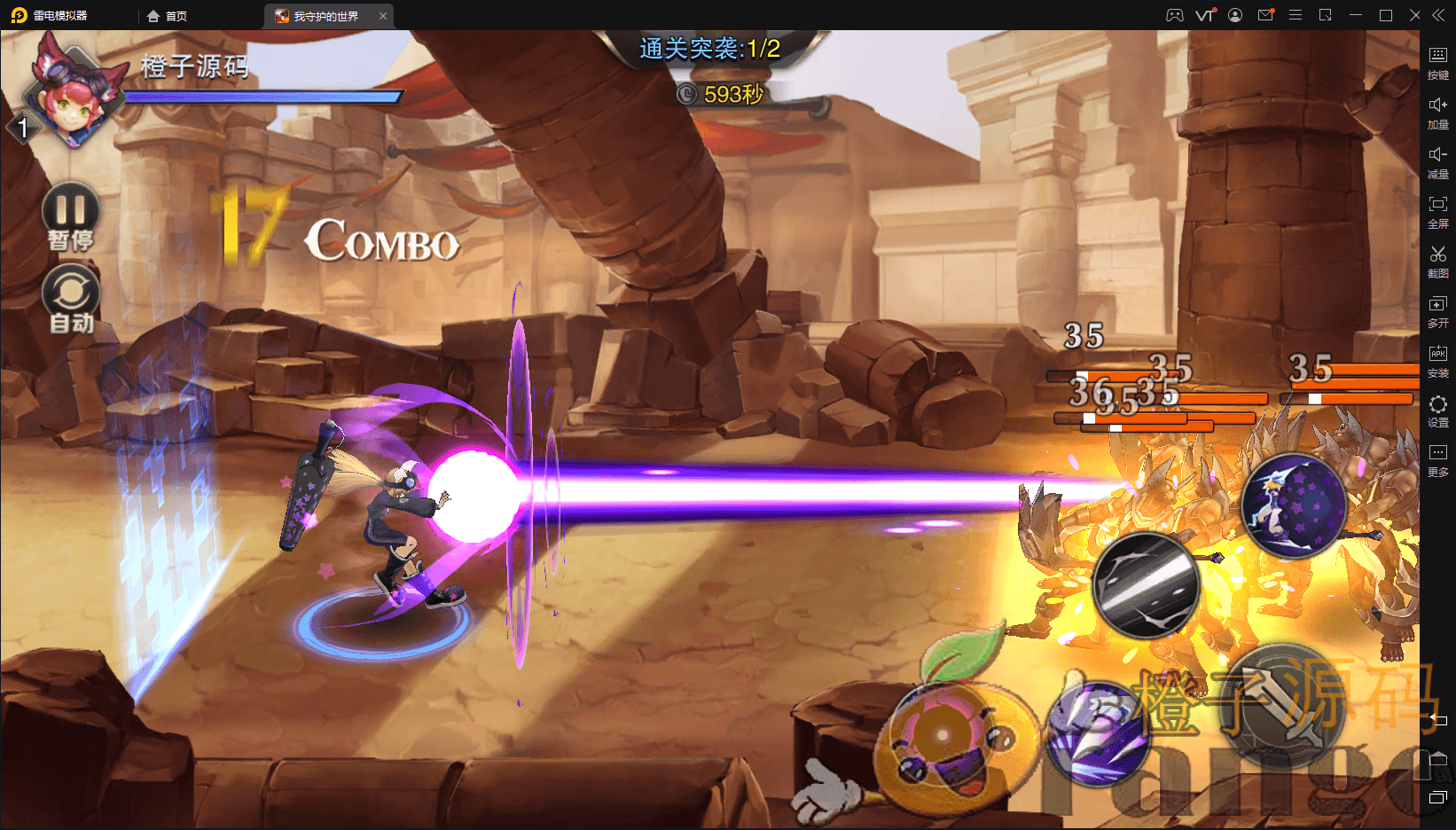Image resolution: width=1456 pixels, height=830 pixels.
Task: Open the emulator 设置 settings panel
Action: coord(1437,410)
